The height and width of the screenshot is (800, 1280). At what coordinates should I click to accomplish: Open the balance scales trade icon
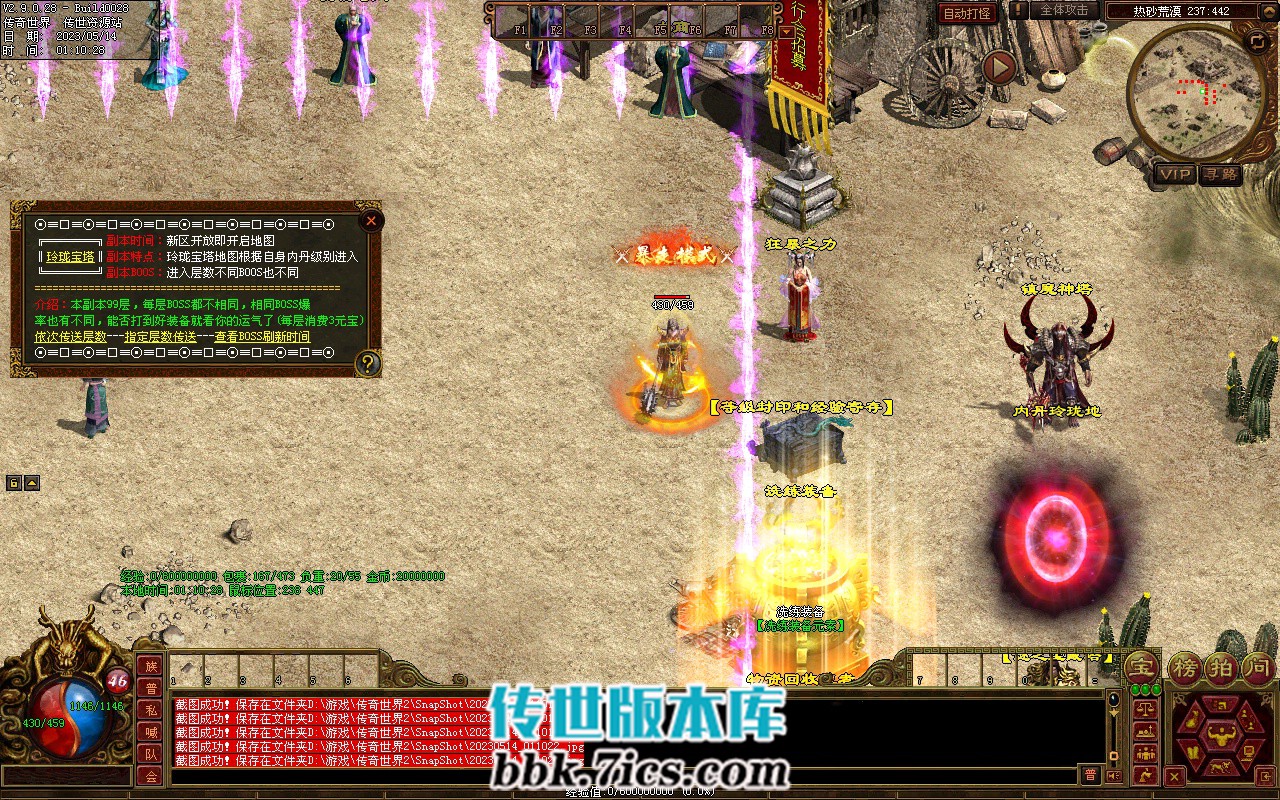pos(1146,706)
